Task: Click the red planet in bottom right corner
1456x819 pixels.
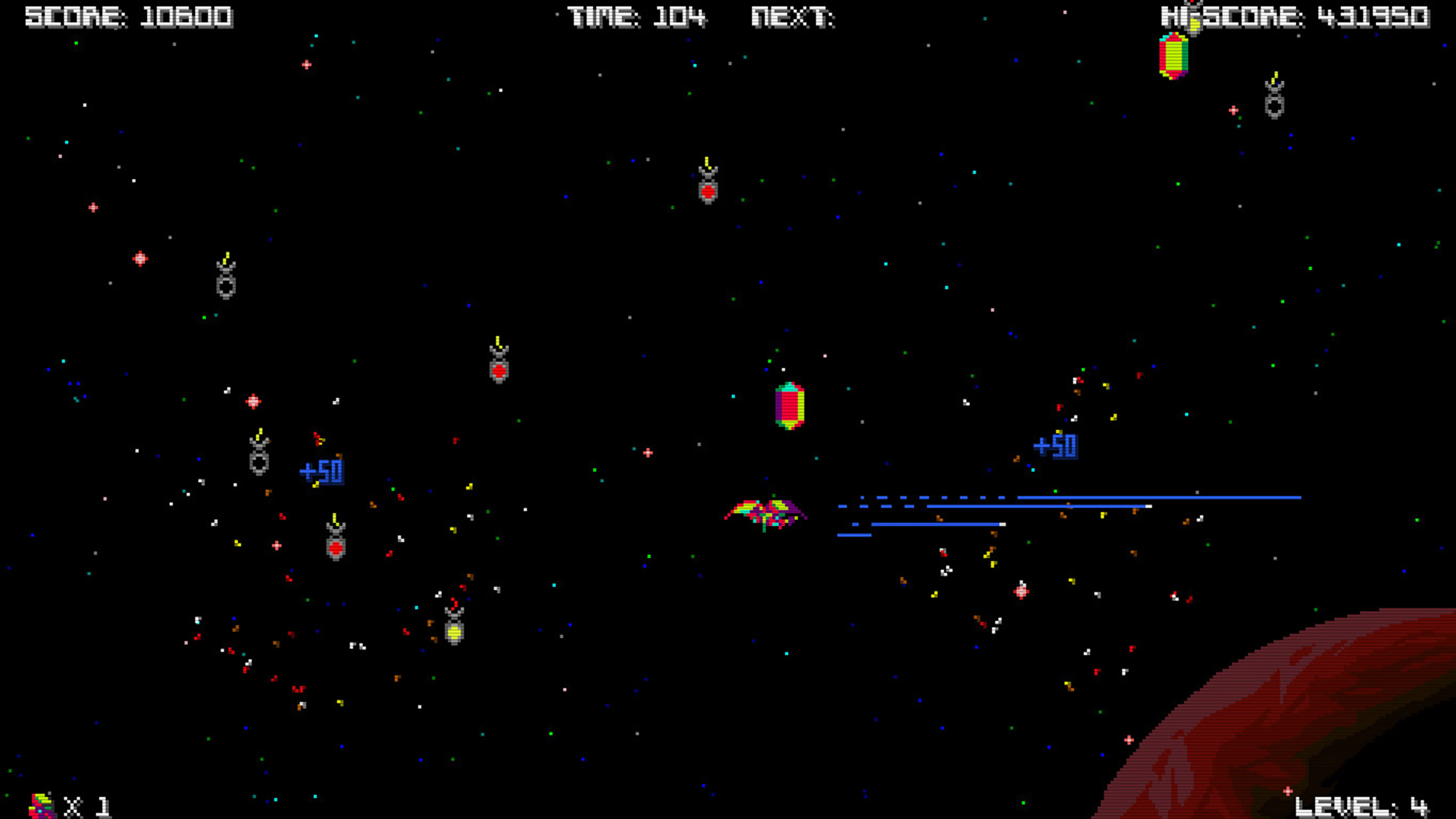Action: click(1300, 735)
